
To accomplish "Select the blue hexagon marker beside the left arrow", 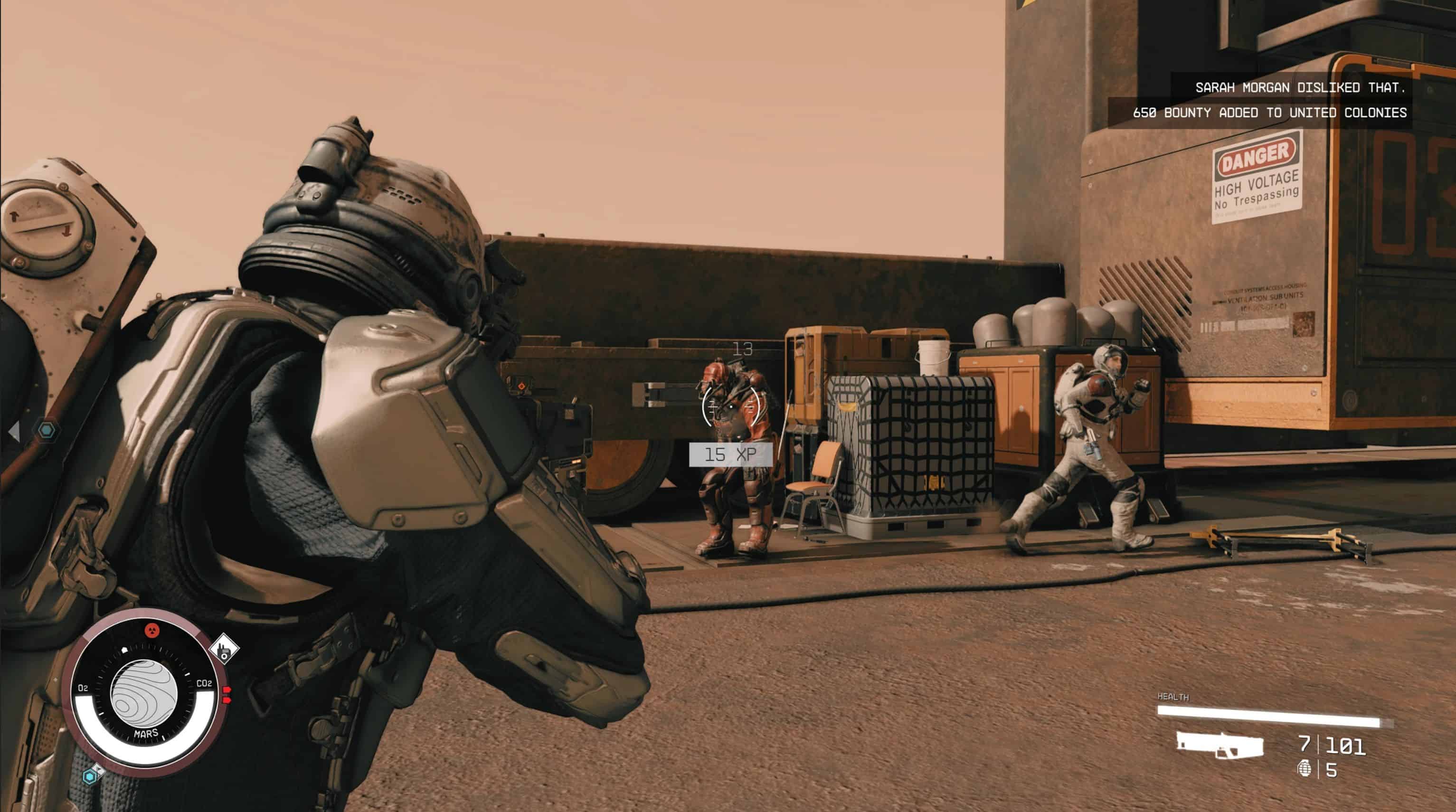I will (x=47, y=431).
